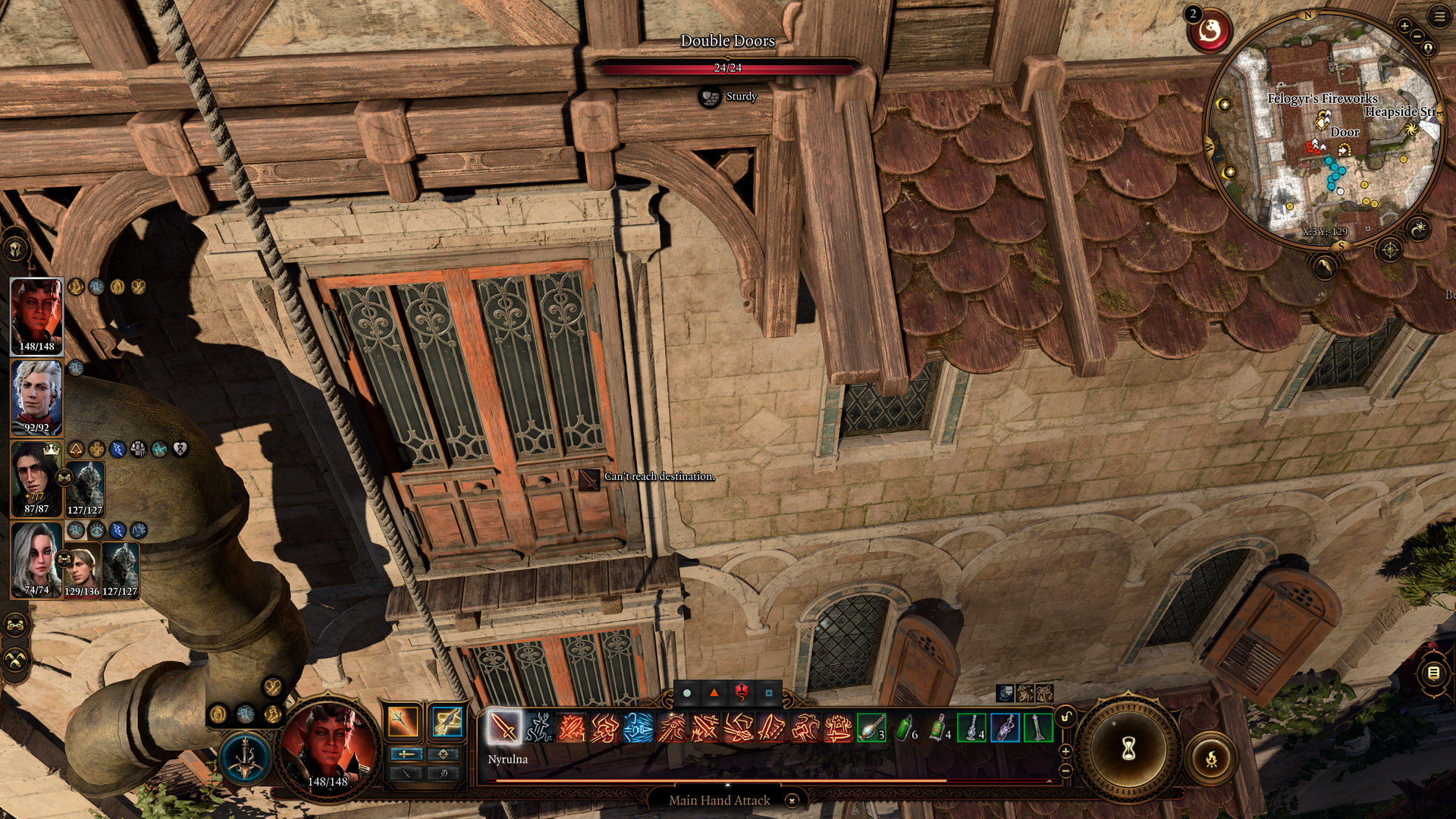1456x819 pixels.
Task: Open the hamburger game menu button
Action: coord(1439,17)
